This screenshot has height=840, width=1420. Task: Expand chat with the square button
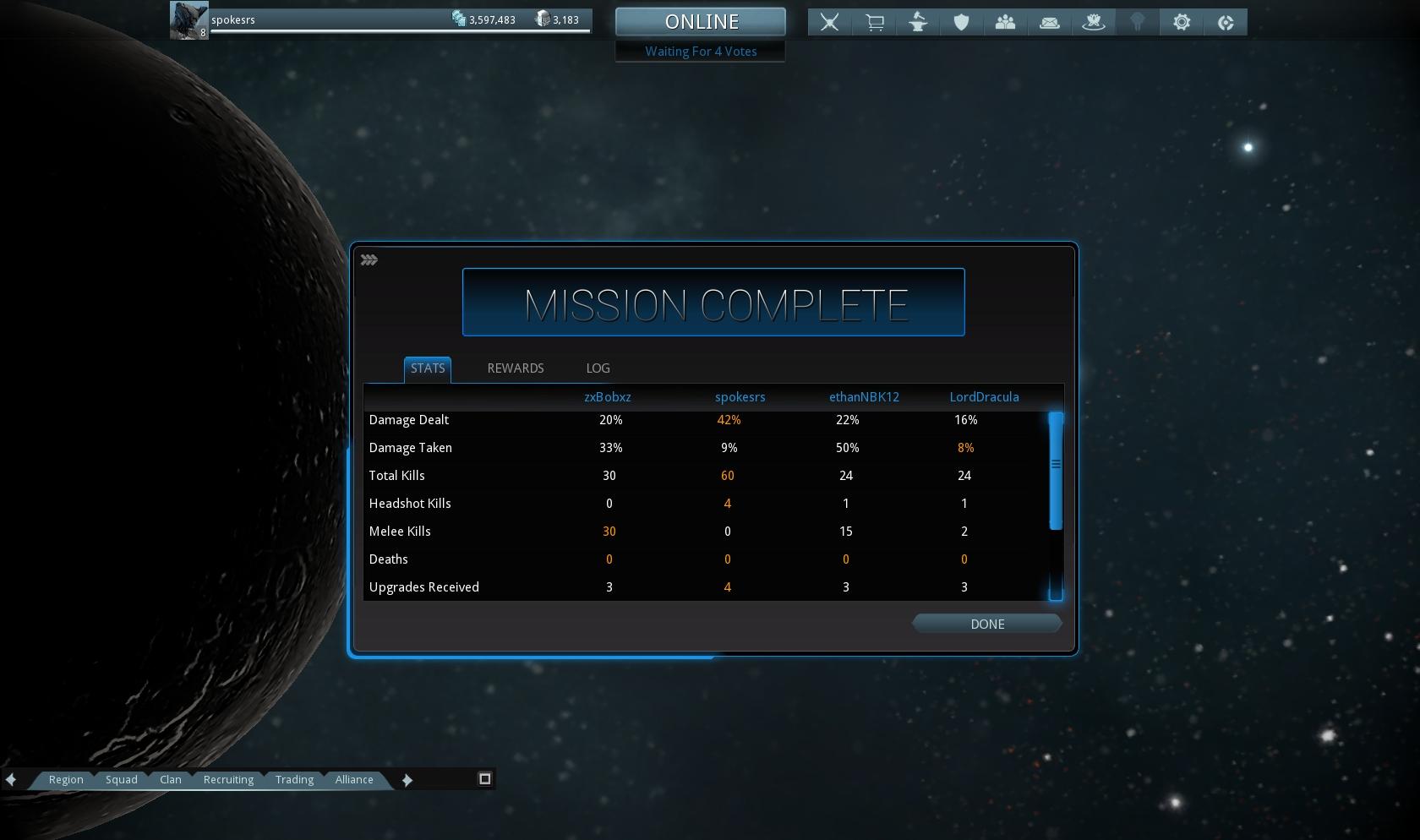point(485,778)
